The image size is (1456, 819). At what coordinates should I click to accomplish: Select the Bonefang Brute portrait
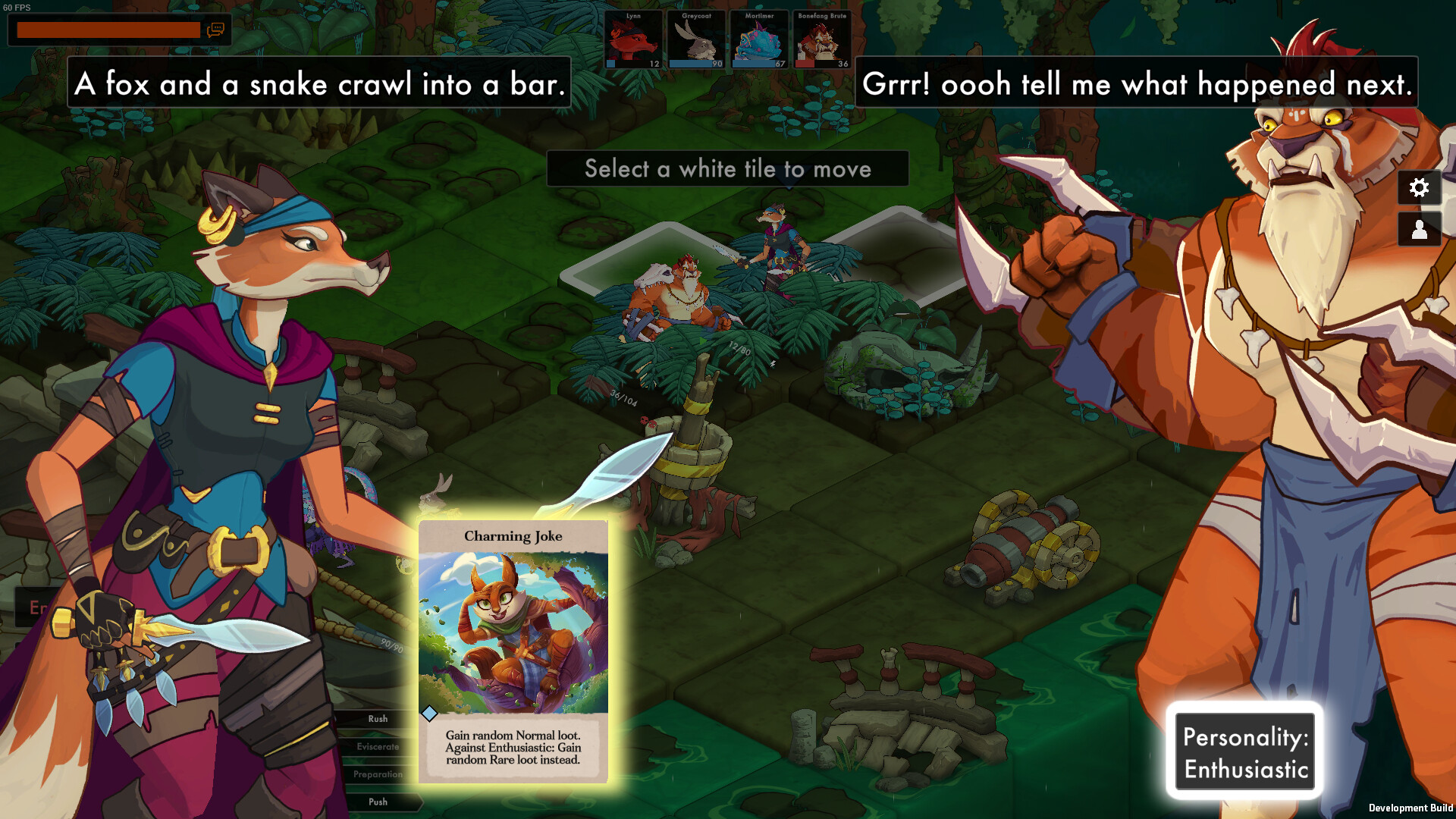point(822,39)
